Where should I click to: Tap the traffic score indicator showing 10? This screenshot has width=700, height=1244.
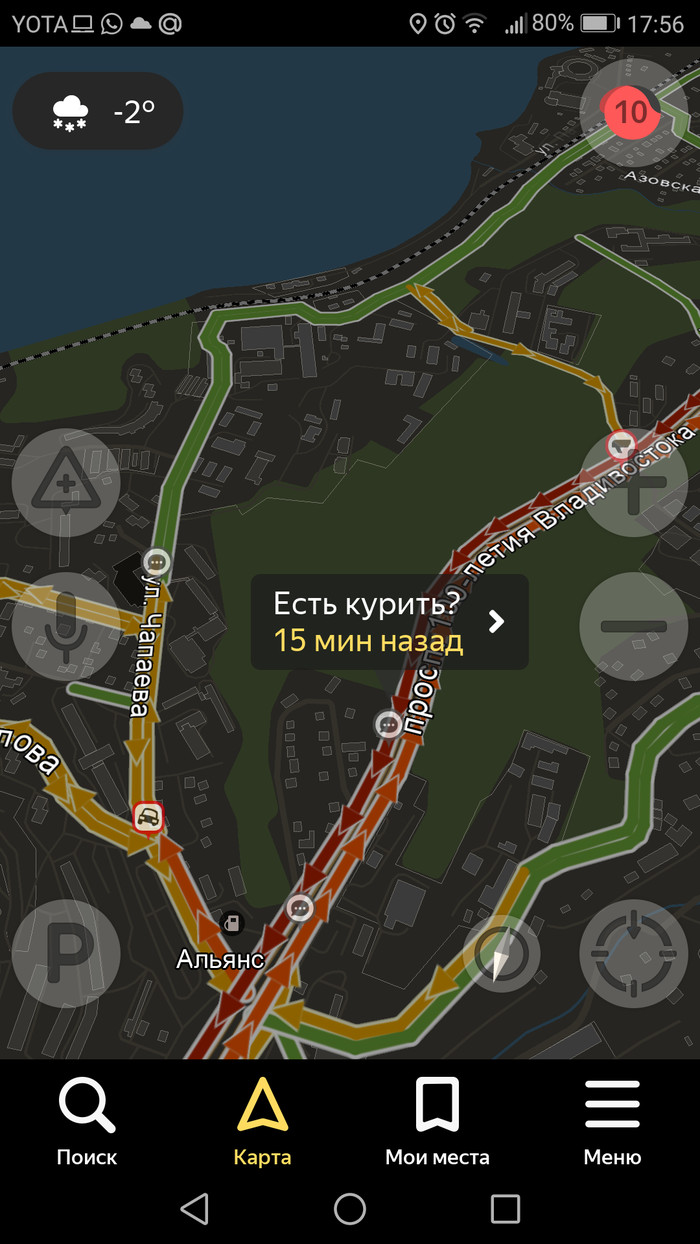[x=631, y=111]
